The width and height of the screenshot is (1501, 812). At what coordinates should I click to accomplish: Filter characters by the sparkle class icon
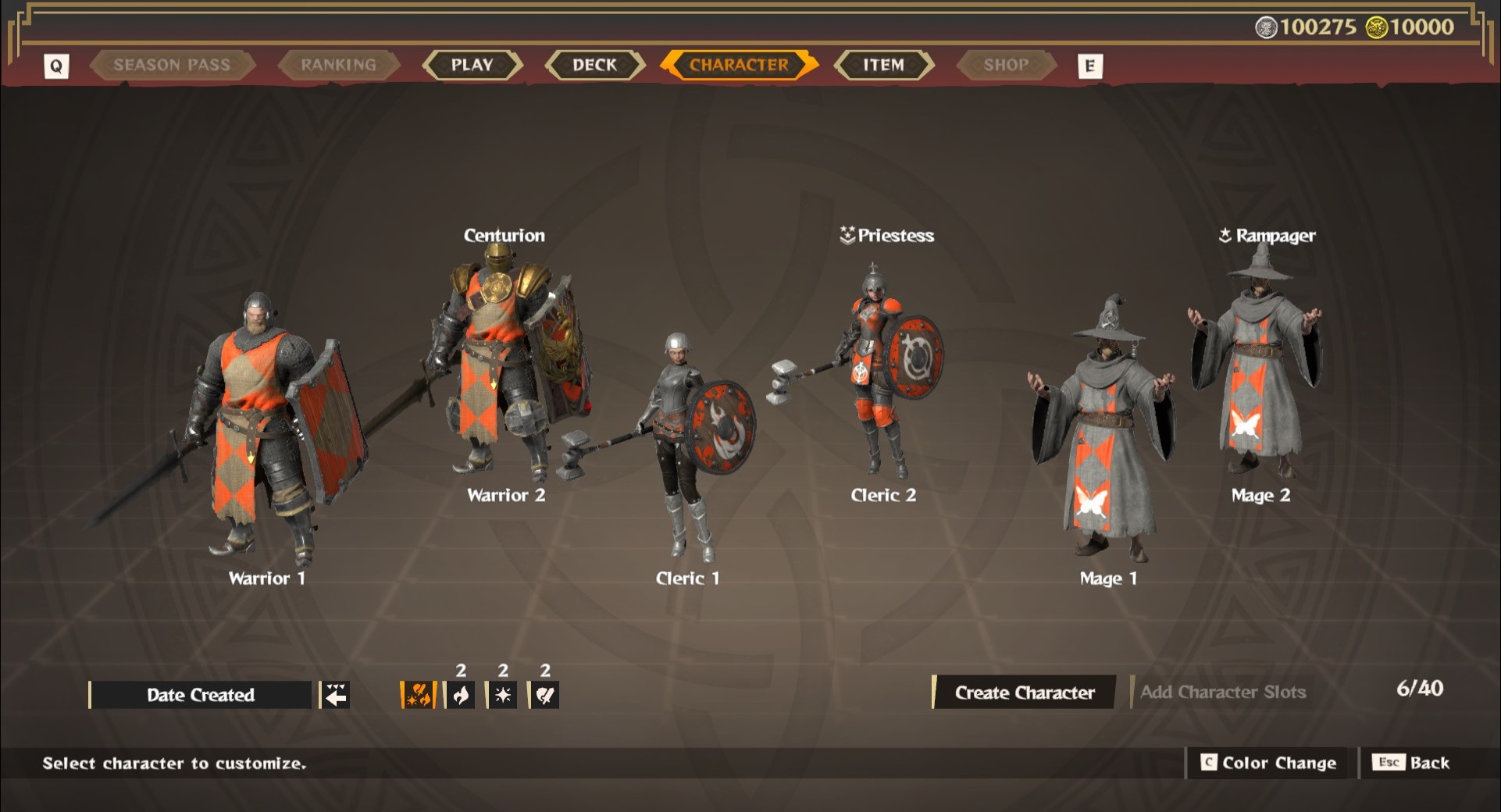click(x=503, y=695)
